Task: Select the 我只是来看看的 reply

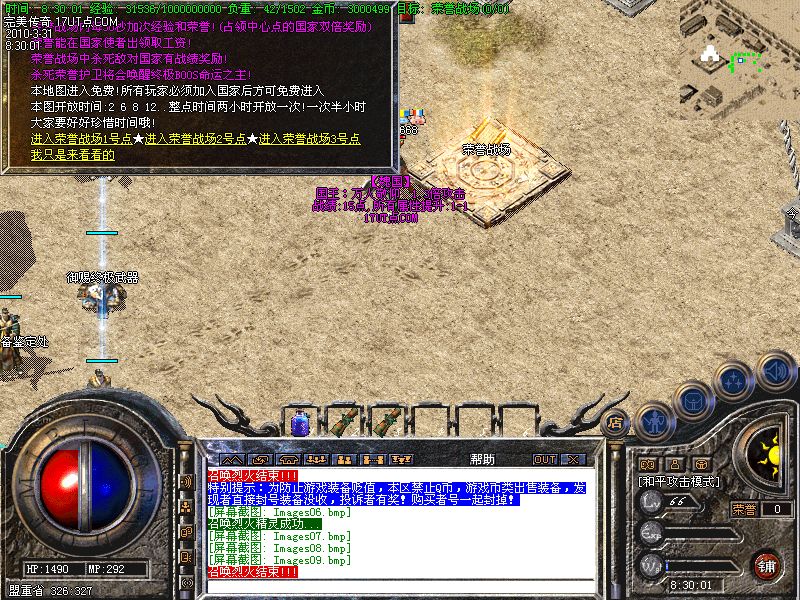Action: tap(72, 154)
